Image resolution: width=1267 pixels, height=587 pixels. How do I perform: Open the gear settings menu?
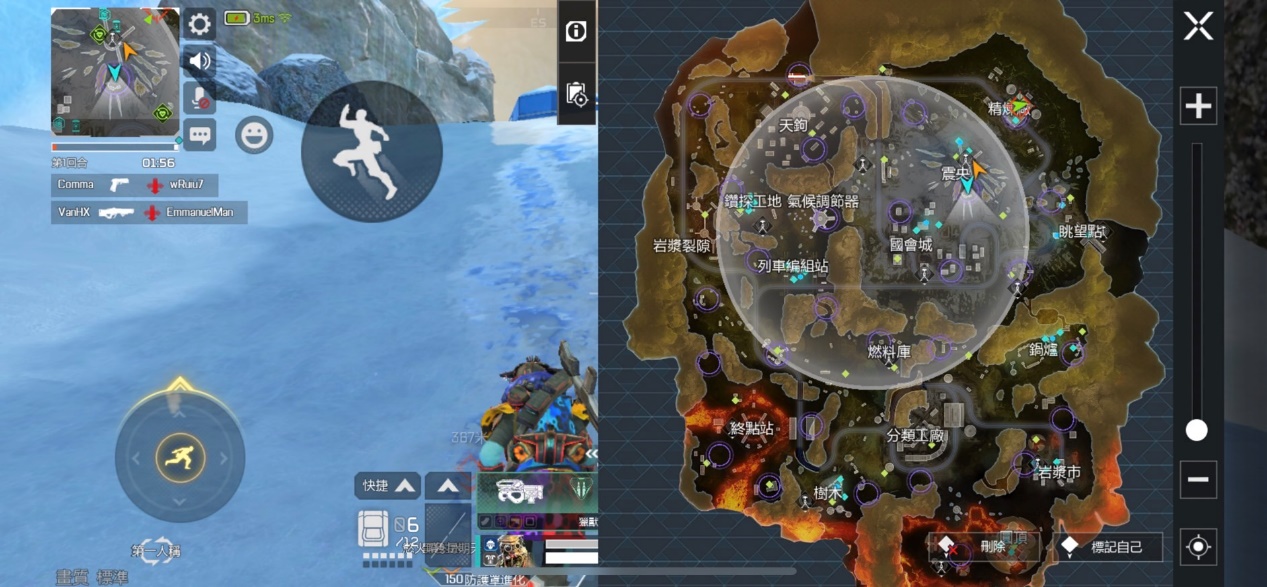[x=200, y=24]
